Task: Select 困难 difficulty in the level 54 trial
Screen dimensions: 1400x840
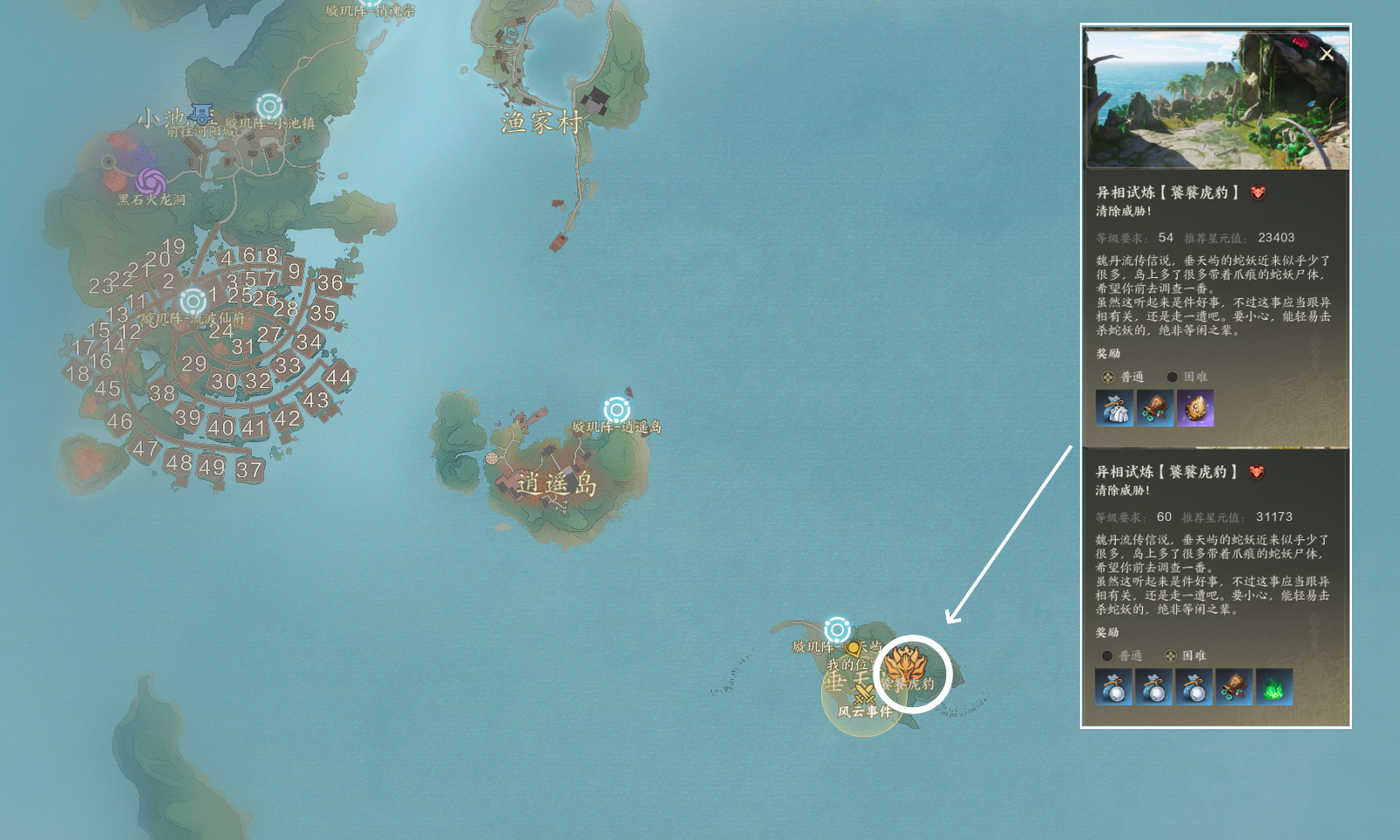Action: click(x=1173, y=377)
